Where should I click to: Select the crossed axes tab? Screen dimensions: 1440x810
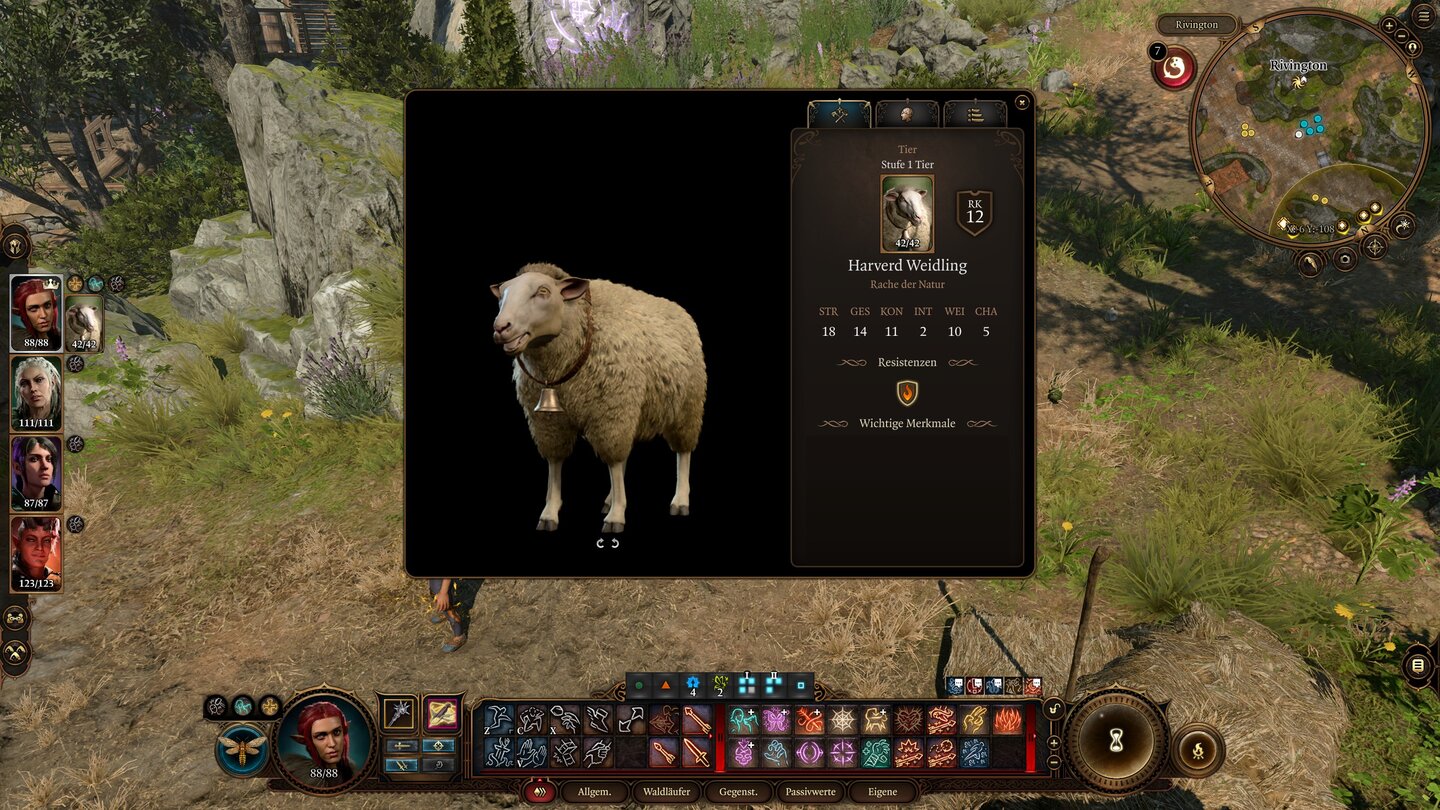tap(839, 114)
